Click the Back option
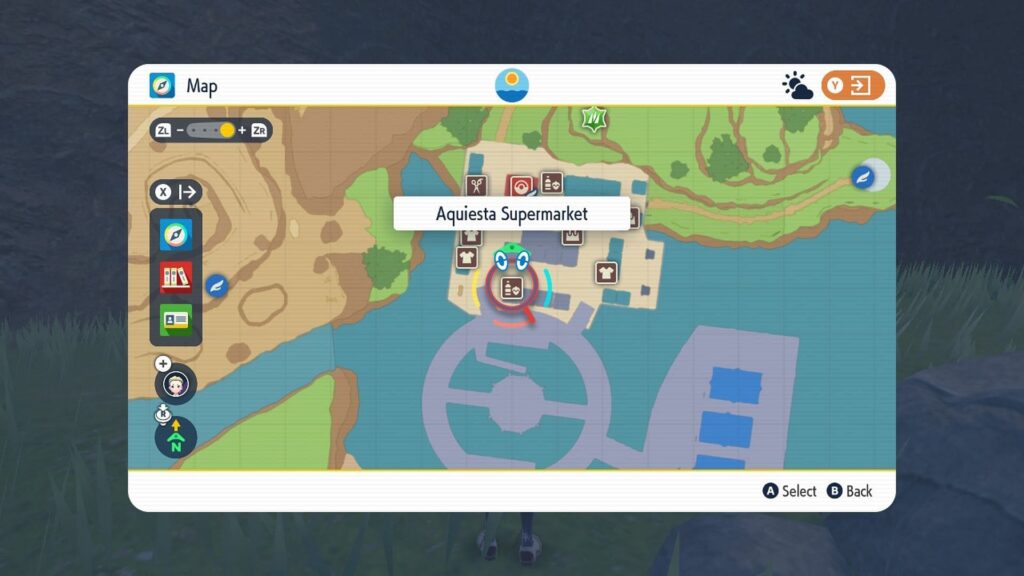The width and height of the screenshot is (1024, 576). [x=849, y=491]
